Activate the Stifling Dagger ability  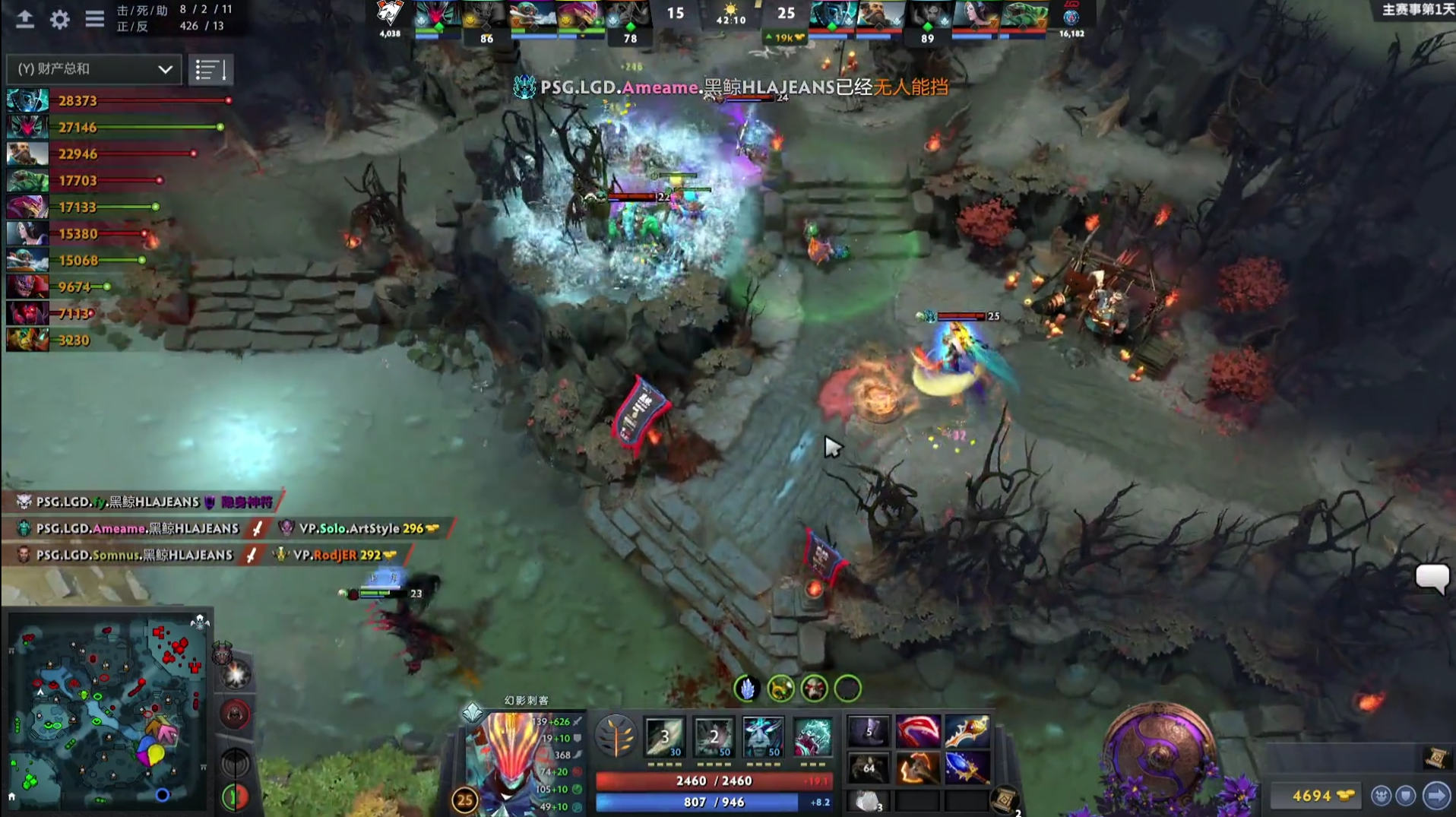coord(664,736)
